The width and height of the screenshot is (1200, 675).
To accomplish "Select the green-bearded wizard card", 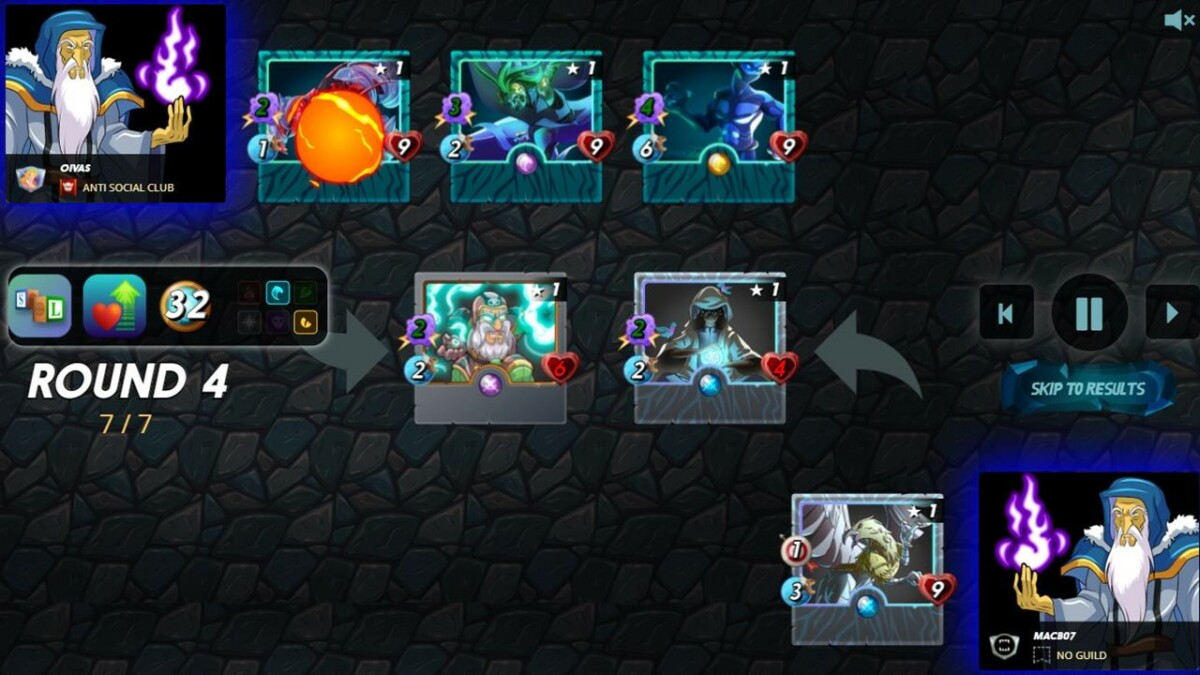I will click(490, 345).
